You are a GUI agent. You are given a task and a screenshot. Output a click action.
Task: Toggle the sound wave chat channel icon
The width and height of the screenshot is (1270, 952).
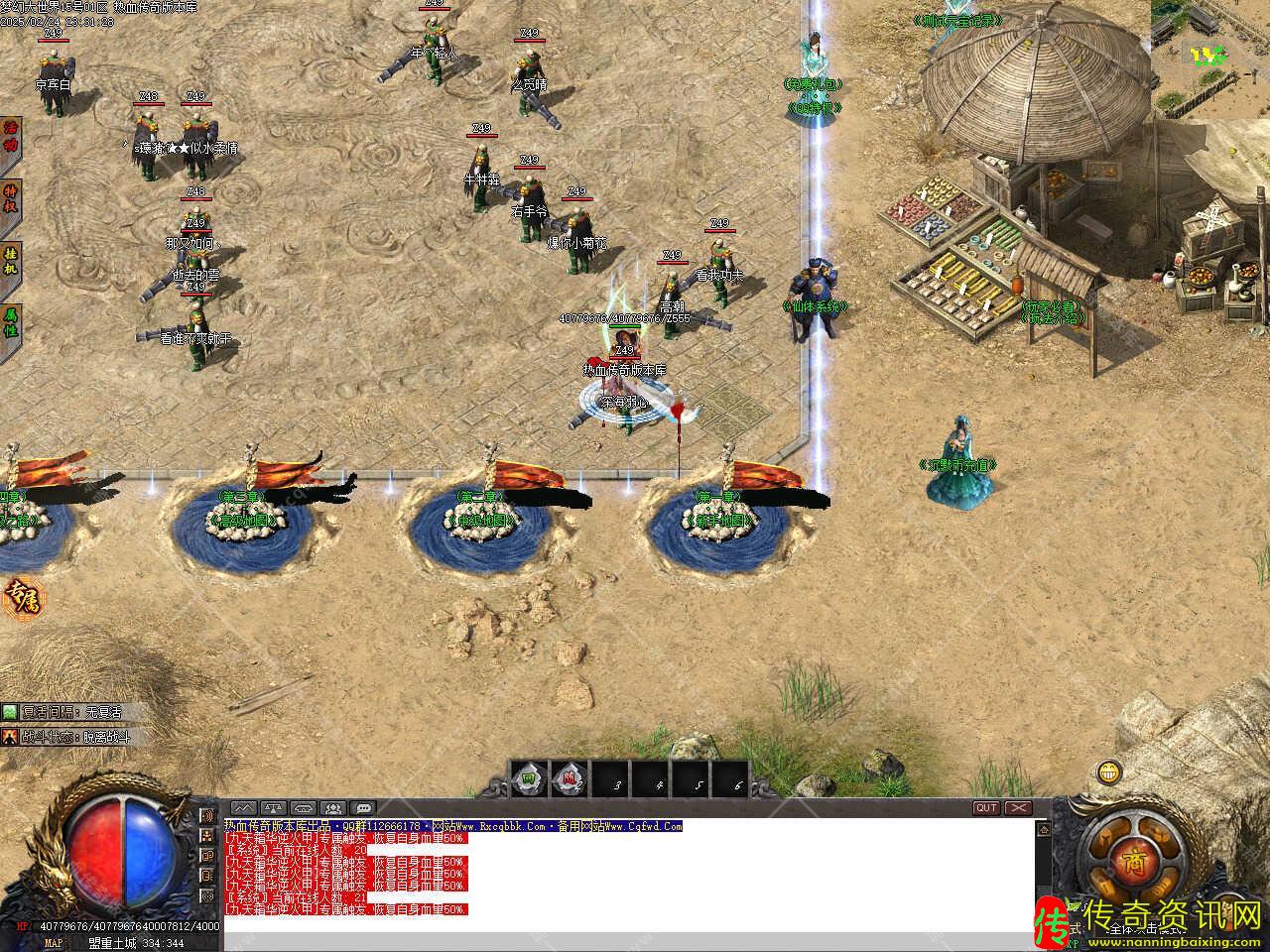pyautogui.click(x=207, y=816)
